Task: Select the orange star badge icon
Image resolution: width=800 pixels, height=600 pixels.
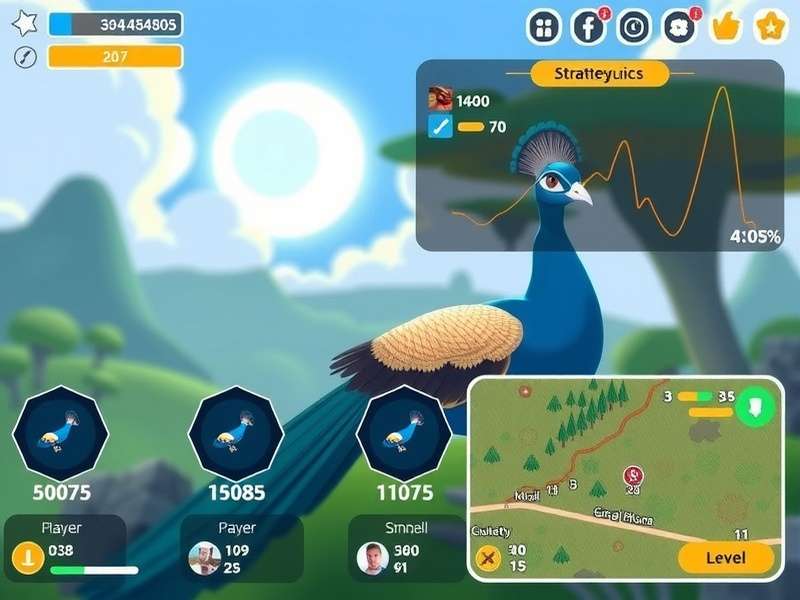Action: pos(770,27)
